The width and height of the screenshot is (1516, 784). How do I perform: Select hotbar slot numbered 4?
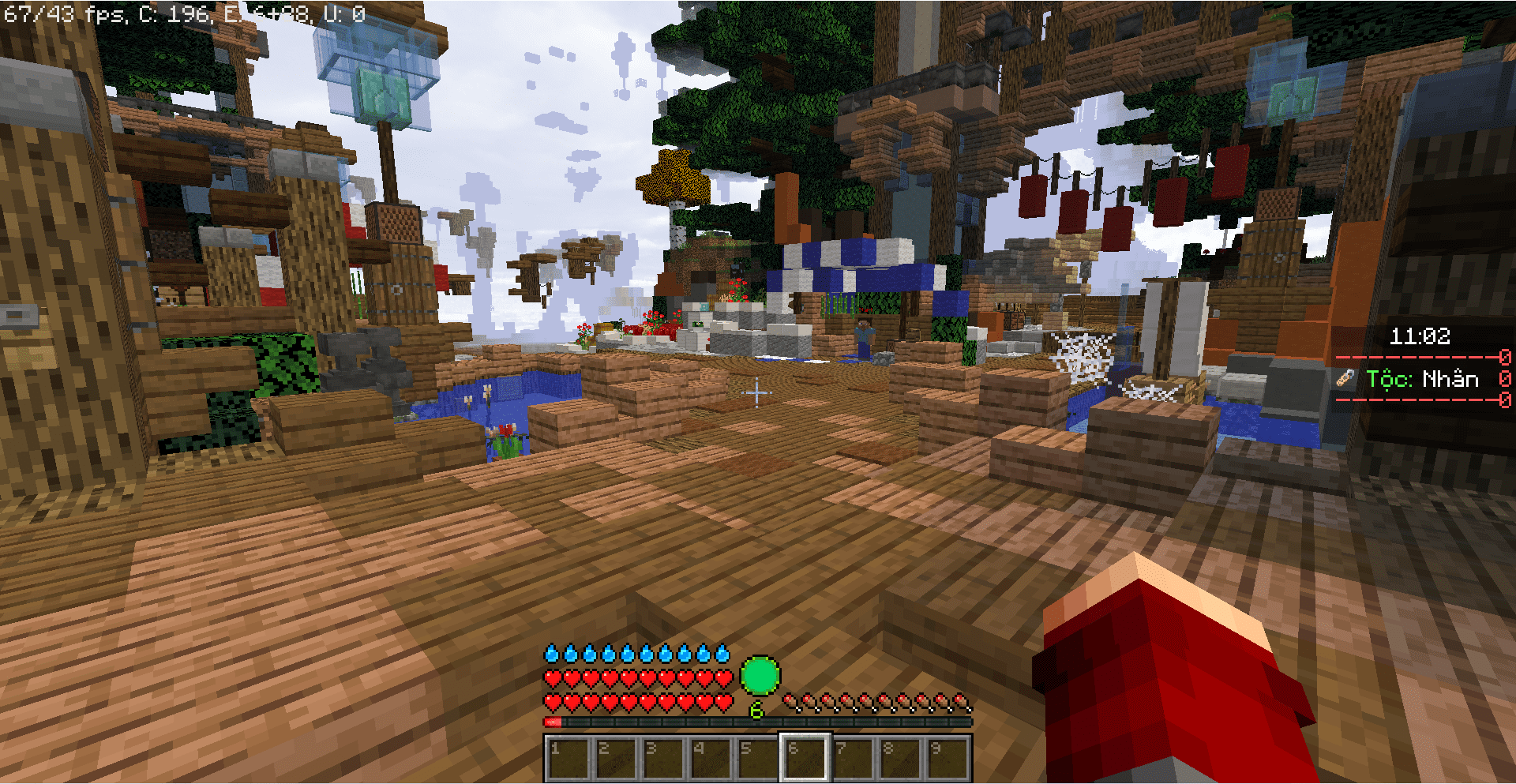pos(710,758)
